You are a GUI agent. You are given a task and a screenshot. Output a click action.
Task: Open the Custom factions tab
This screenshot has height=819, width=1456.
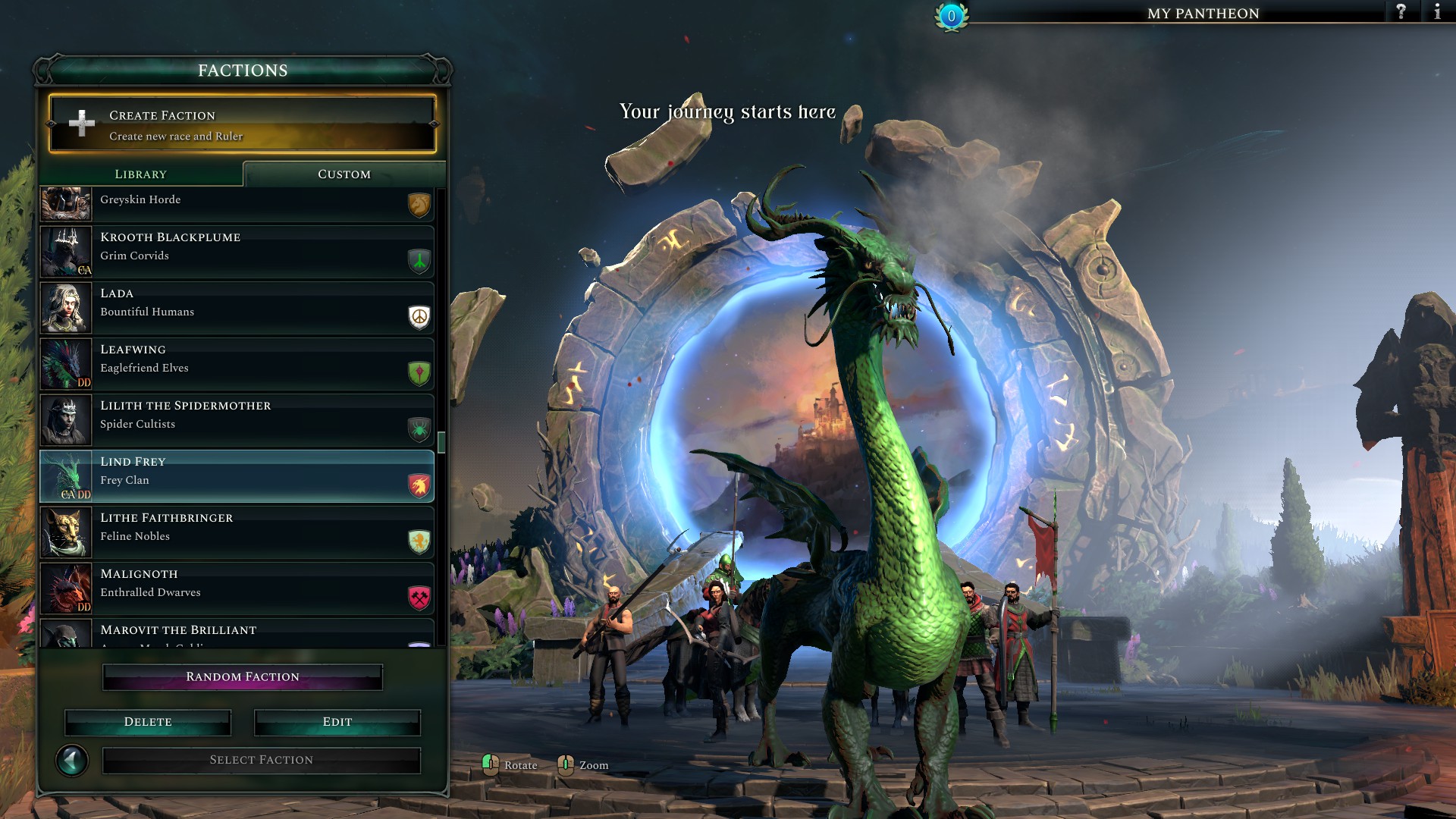343,174
